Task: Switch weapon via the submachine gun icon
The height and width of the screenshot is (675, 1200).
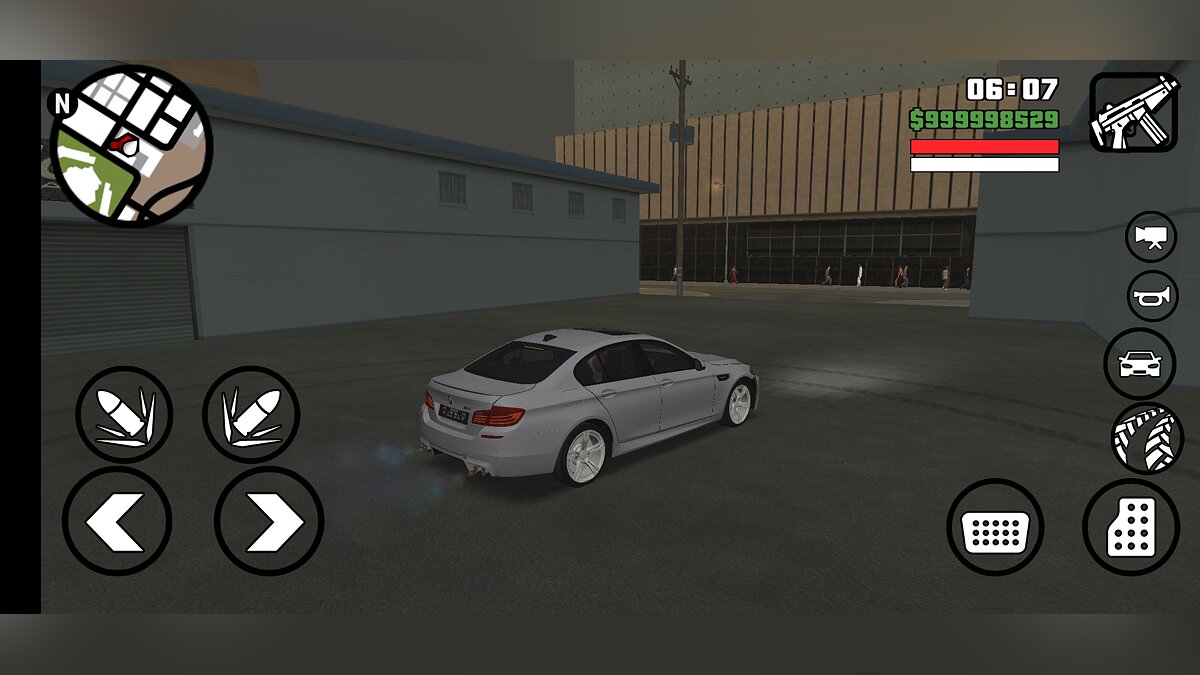Action: point(1134,112)
